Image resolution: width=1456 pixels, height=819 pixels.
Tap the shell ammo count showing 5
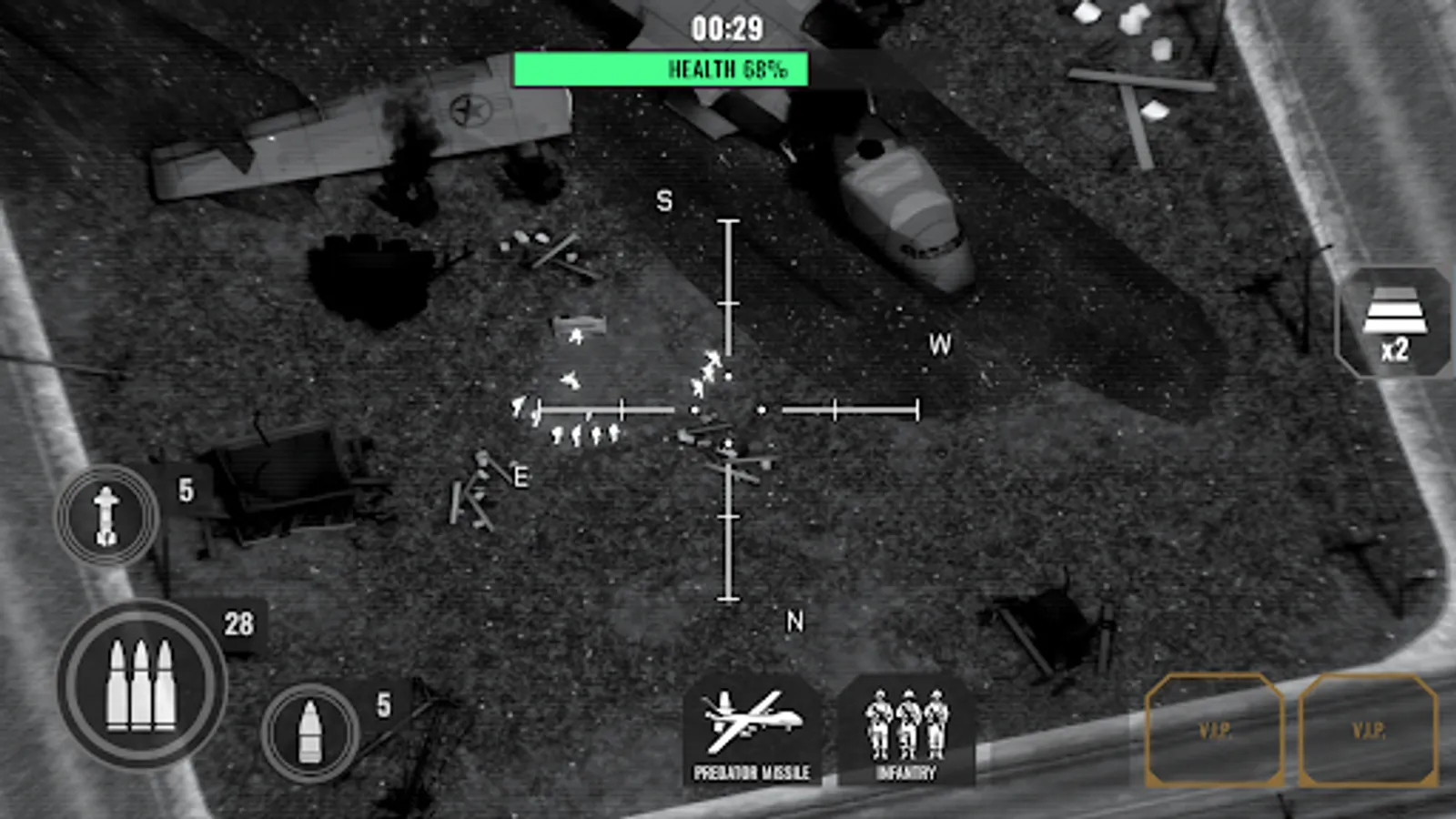coord(383,703)
